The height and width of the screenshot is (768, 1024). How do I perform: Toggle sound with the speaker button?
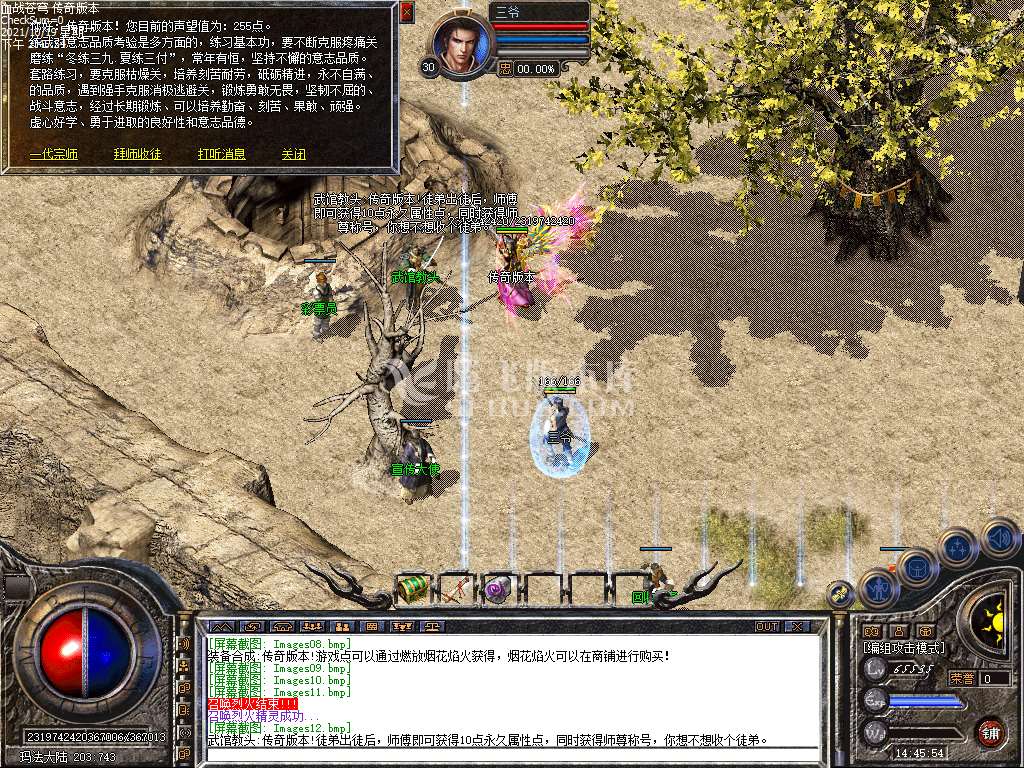pyautogui.click(x=999, y=537)
